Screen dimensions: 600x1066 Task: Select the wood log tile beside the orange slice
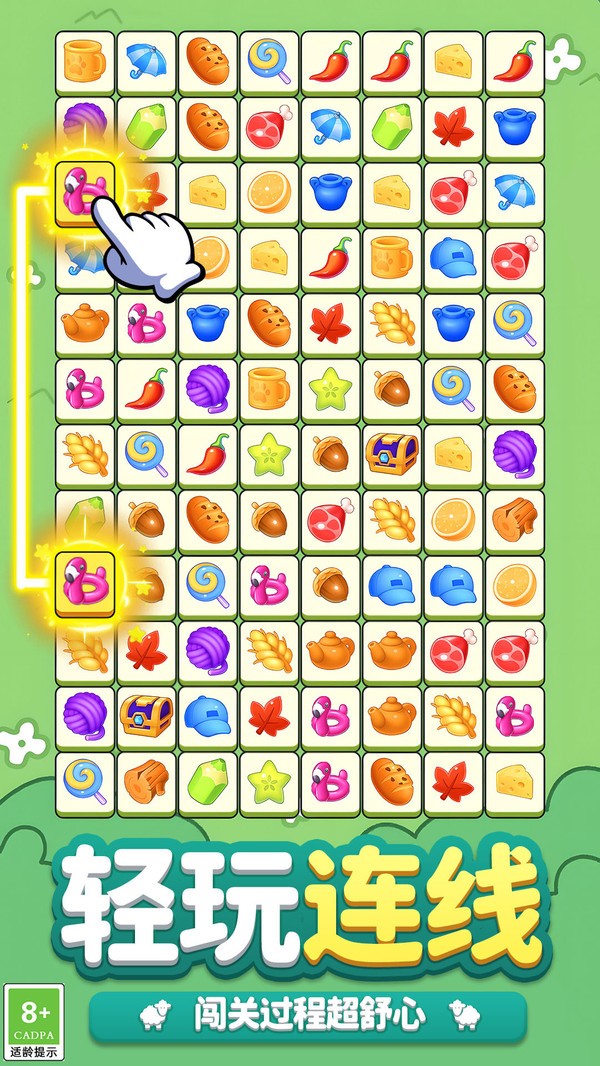pyautogui.click(x=515, y=516)
